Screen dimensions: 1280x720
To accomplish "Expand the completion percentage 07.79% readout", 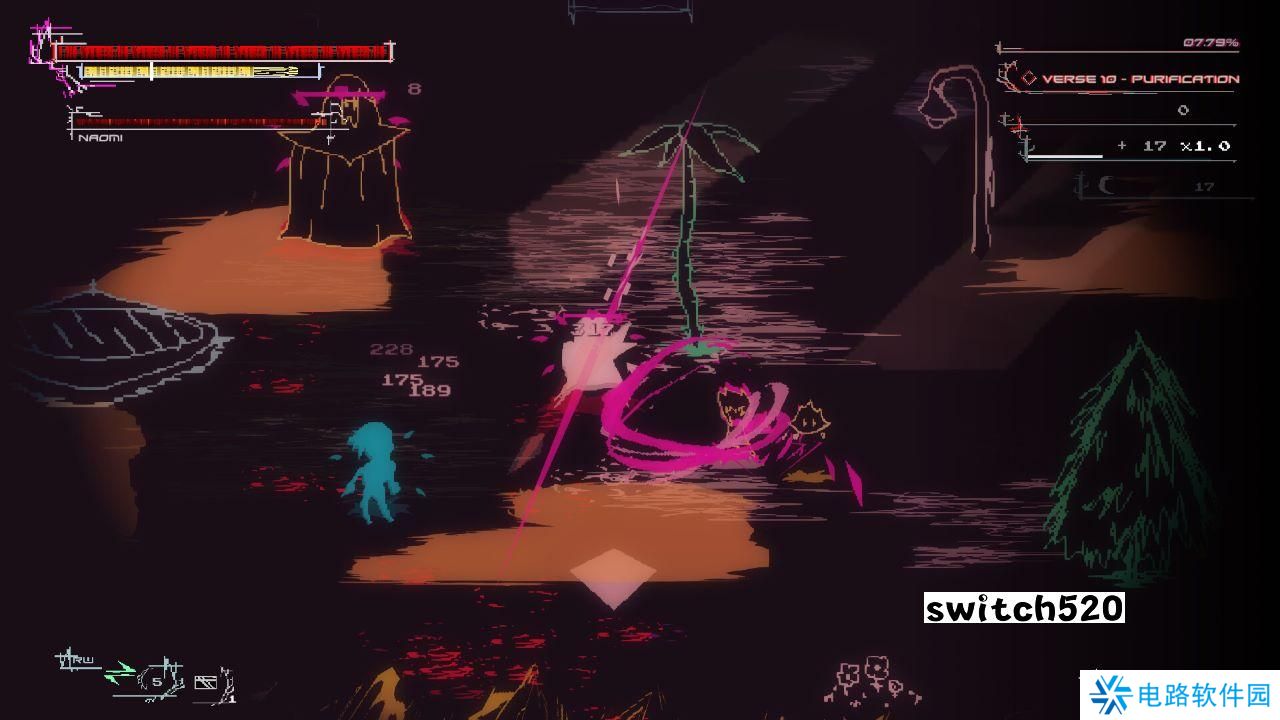I will tap(1211, 42).
